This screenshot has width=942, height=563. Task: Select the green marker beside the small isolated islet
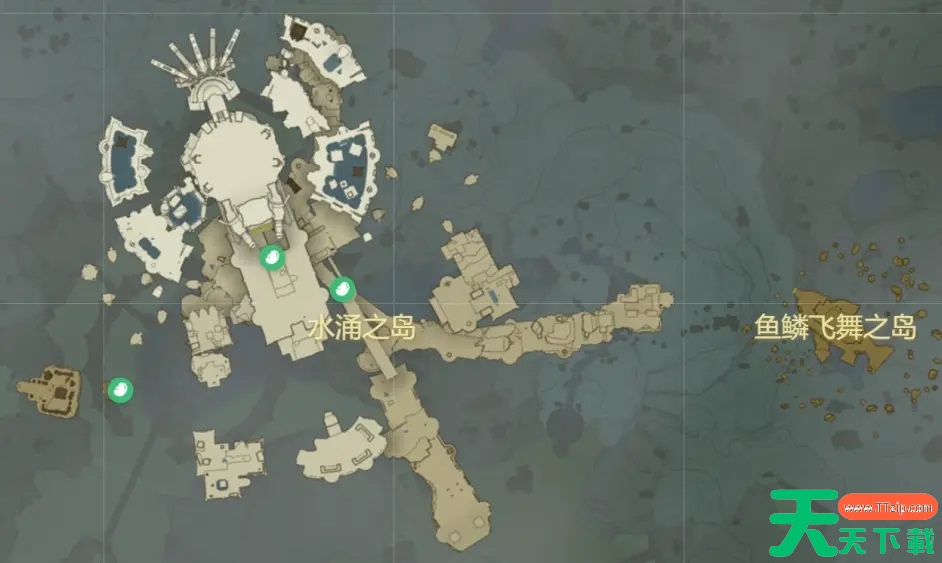119,390
